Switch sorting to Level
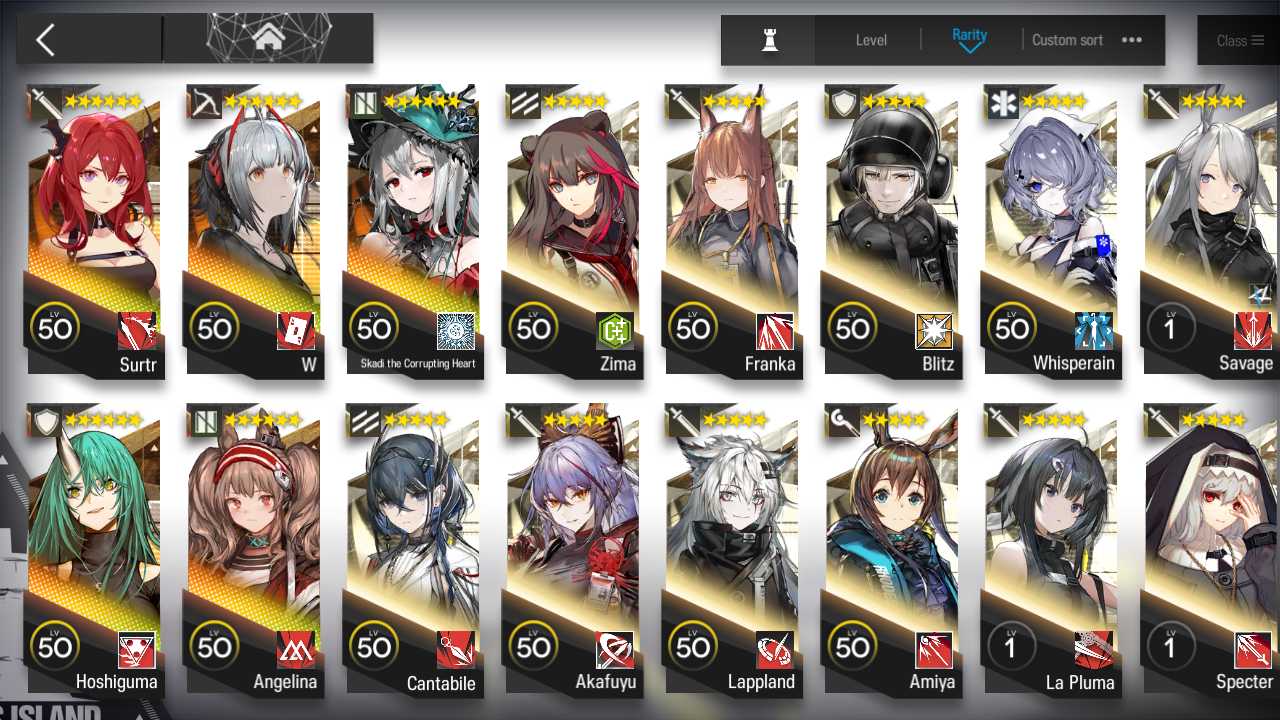 (870, 40)
